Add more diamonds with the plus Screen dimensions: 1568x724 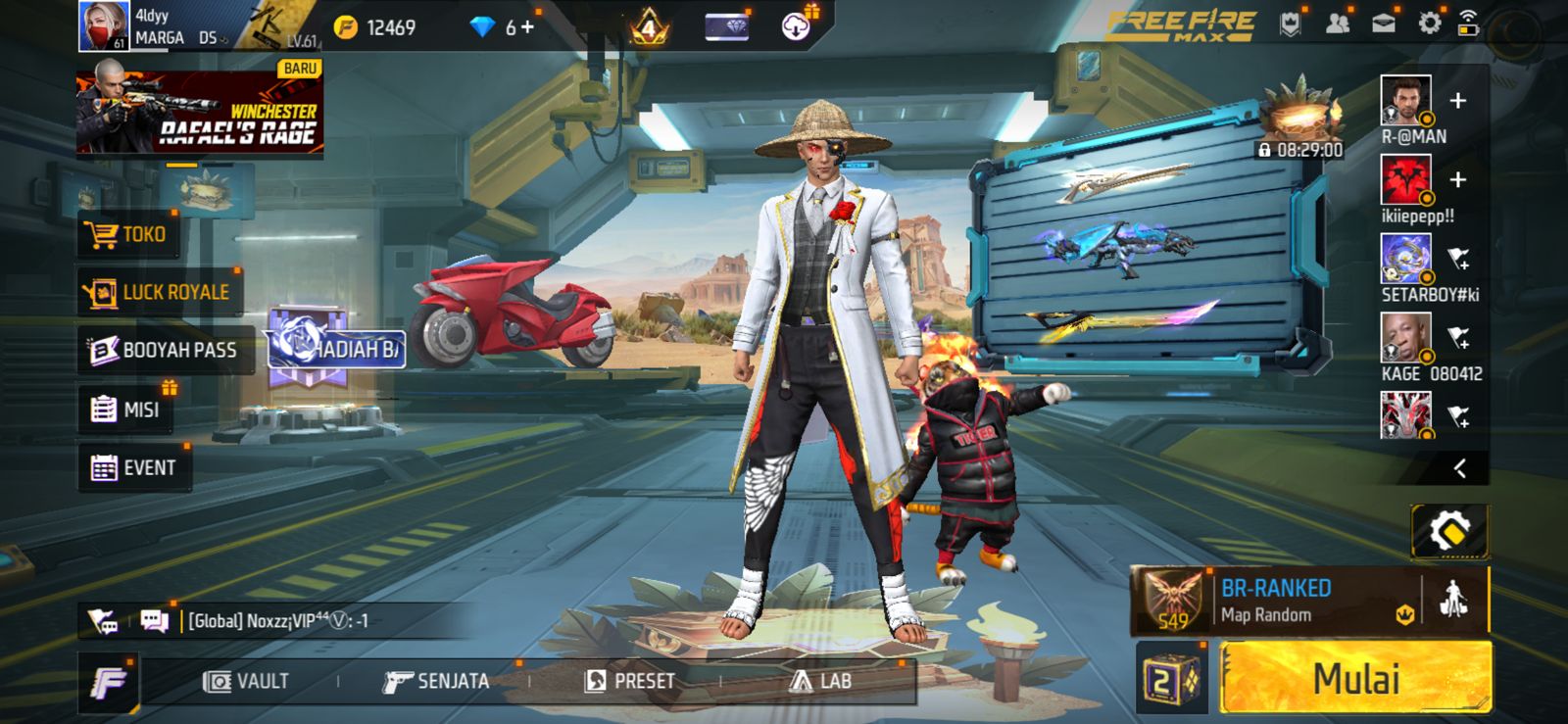[x=528, y=26]
